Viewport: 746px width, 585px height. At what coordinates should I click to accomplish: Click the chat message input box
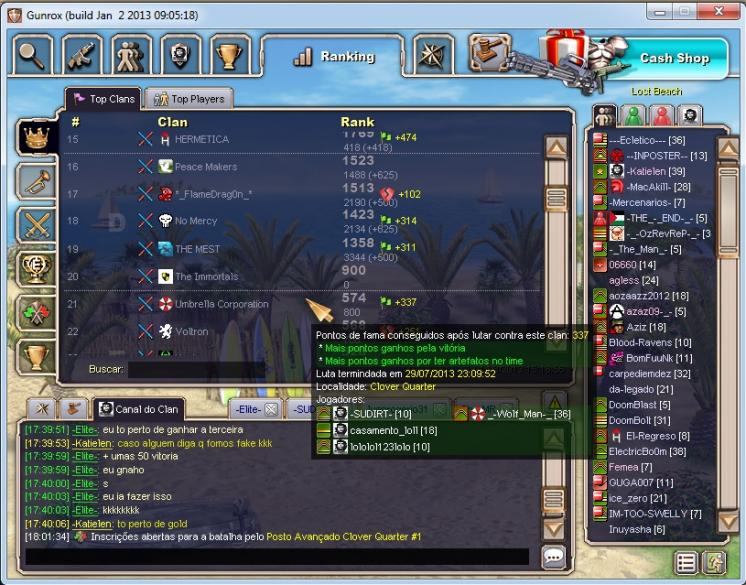point(275,556)
